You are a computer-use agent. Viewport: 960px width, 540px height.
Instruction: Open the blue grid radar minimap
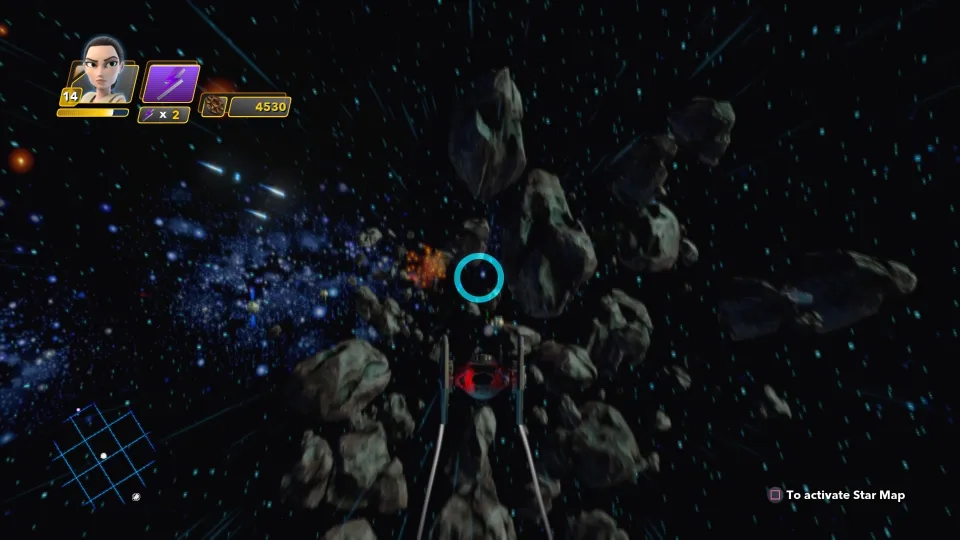point(110,445)
